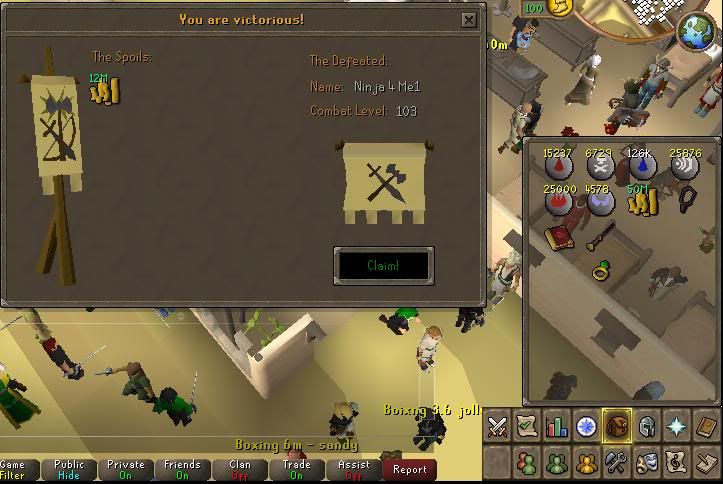The image size is (723, 484).
Task: Open the spellbook magic tab
Action: 705,427
